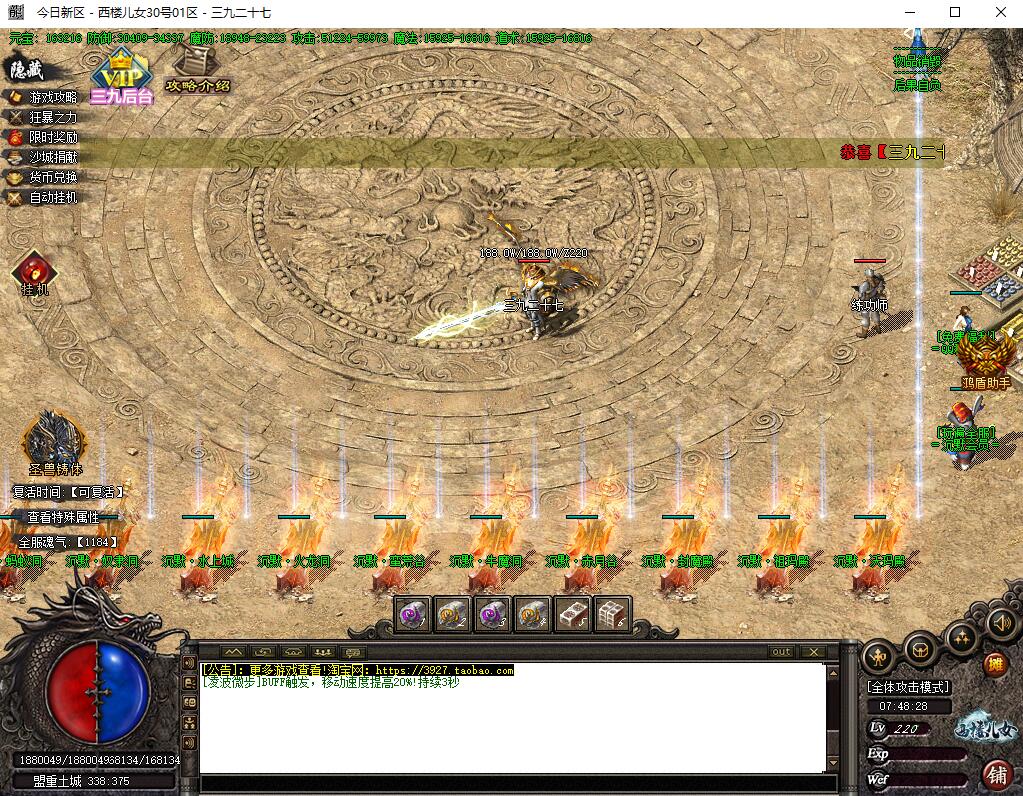Open the 摊 stall button

point(995,663)
